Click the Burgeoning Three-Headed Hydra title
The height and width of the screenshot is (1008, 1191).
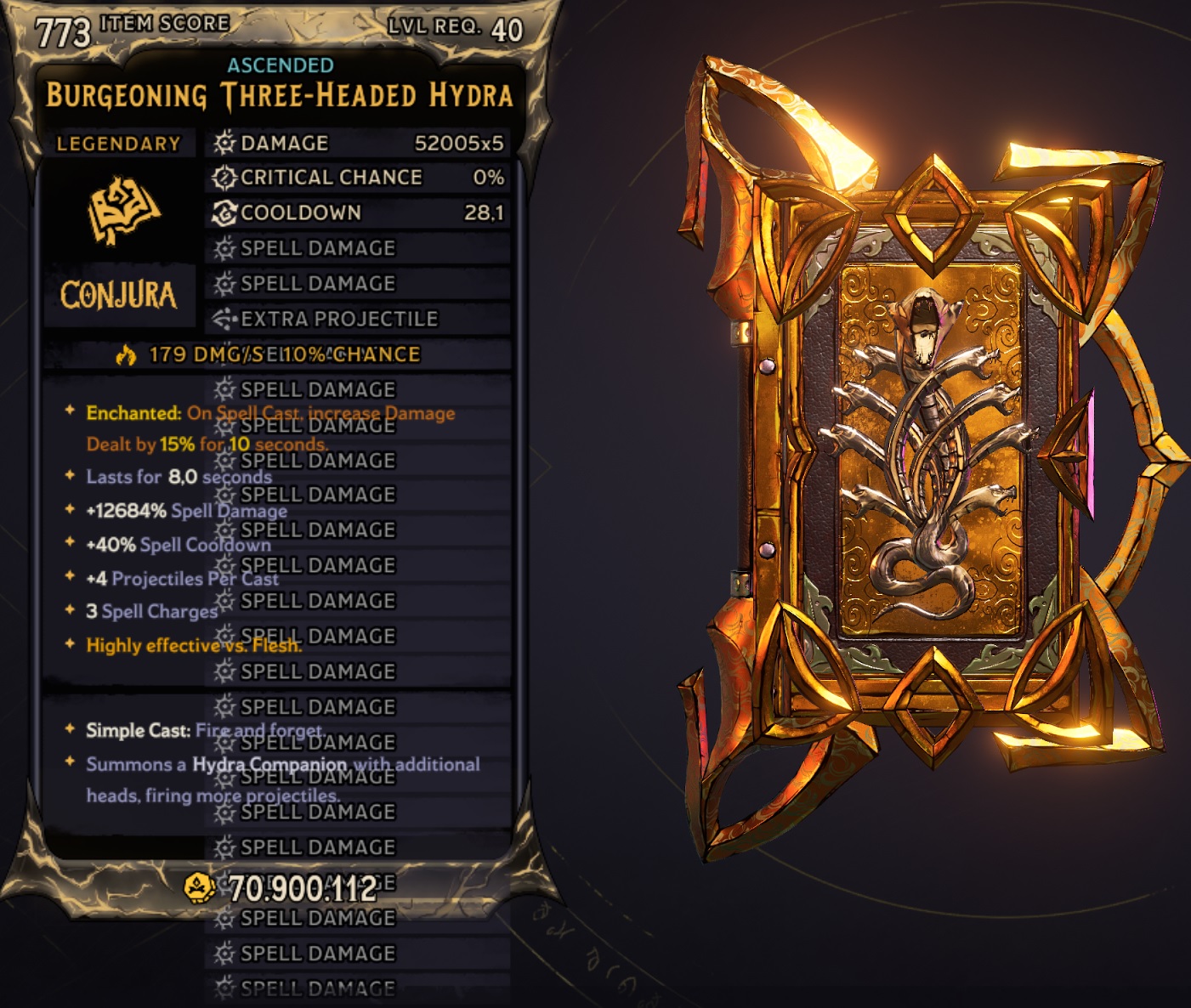(x=281, y=97)
